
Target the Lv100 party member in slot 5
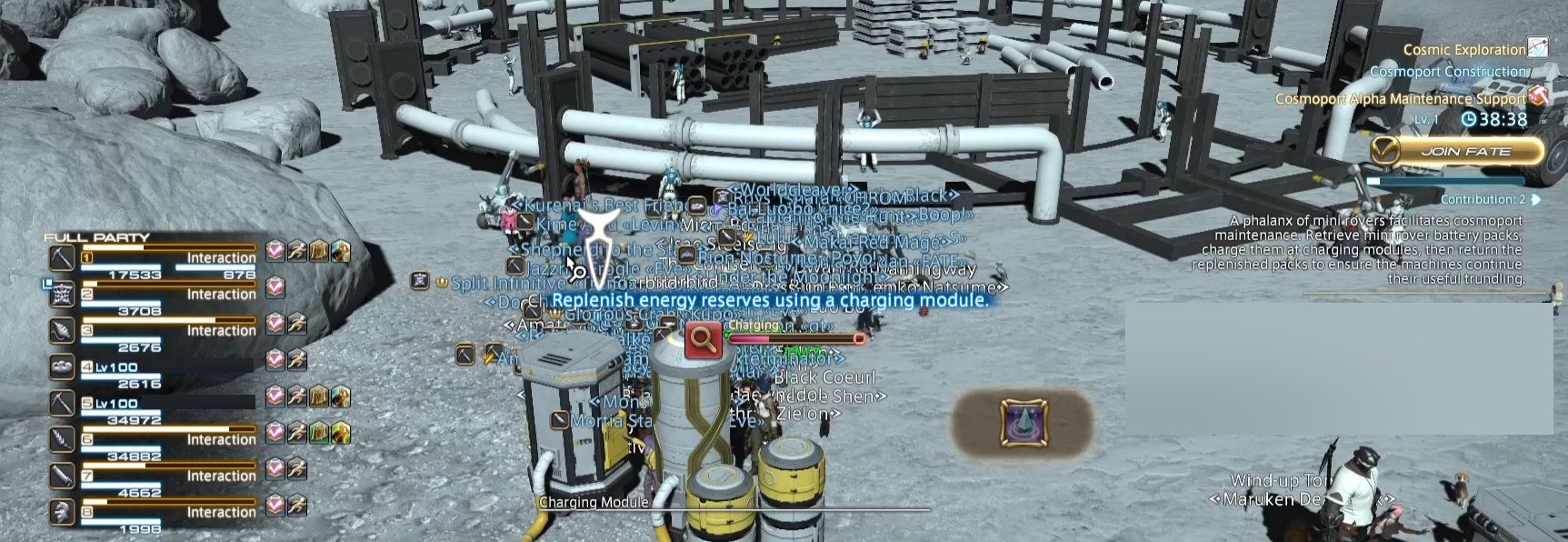tap(62, 404)
